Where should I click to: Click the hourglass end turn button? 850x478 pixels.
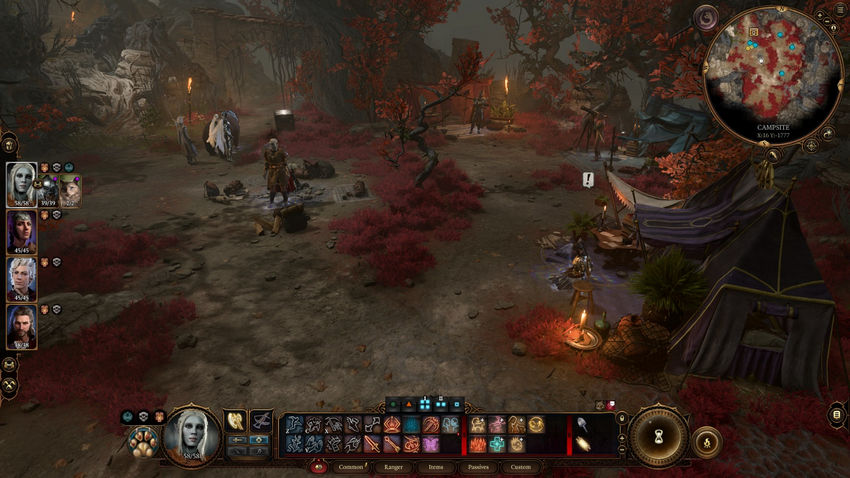point(658,437)
